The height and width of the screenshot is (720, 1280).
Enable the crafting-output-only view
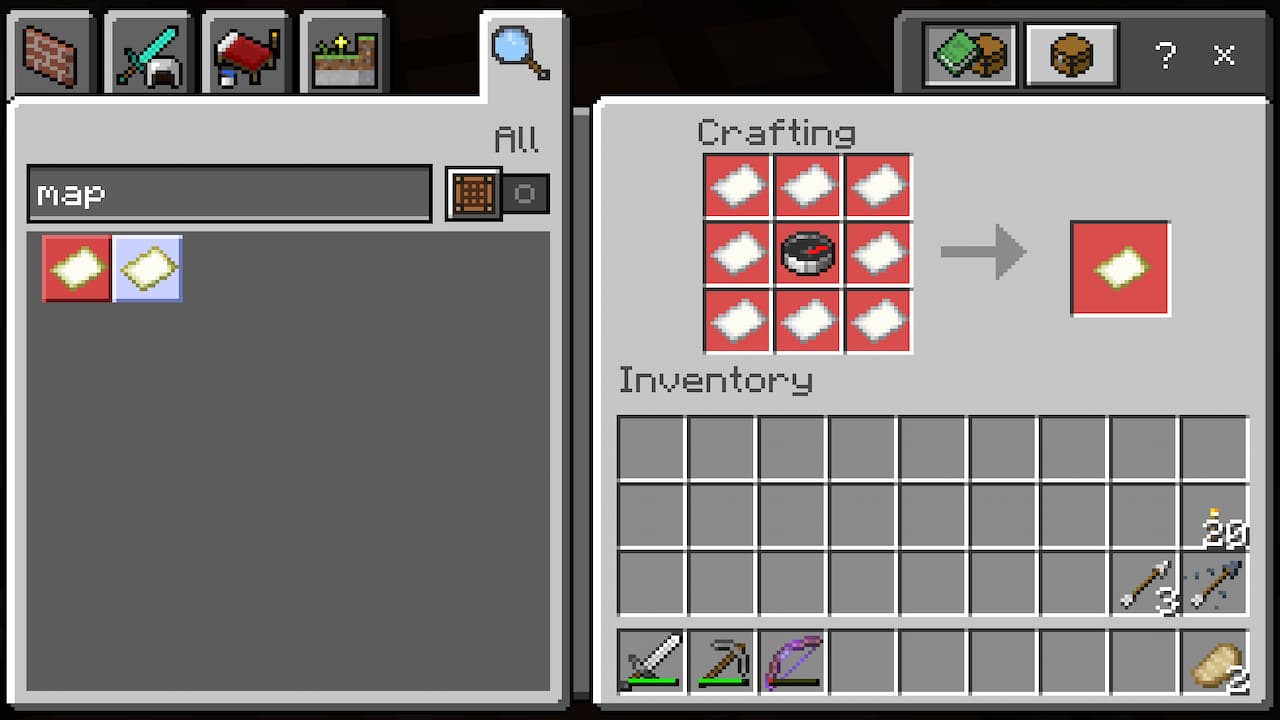1070,56
